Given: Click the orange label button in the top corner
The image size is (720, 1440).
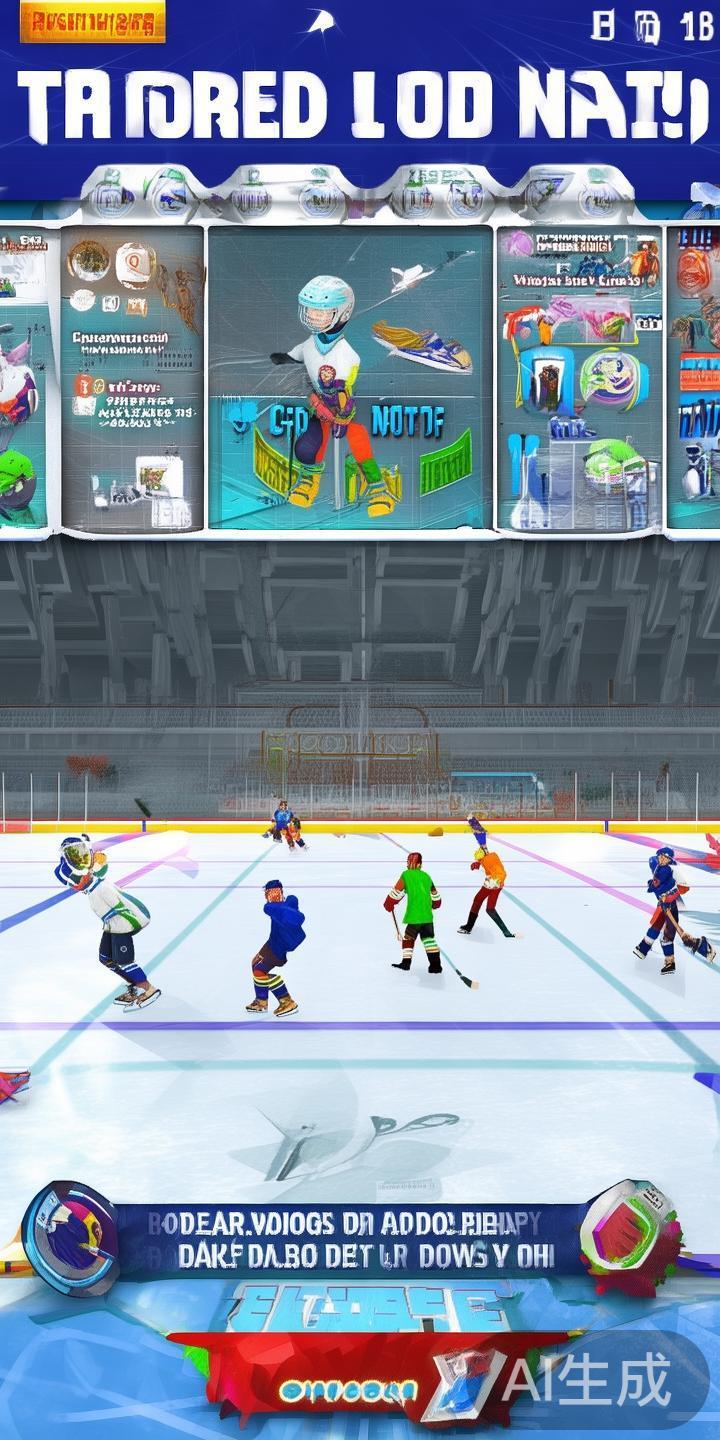Looking at the screenshot, I should pyautogui.click(x=92, y=26).
